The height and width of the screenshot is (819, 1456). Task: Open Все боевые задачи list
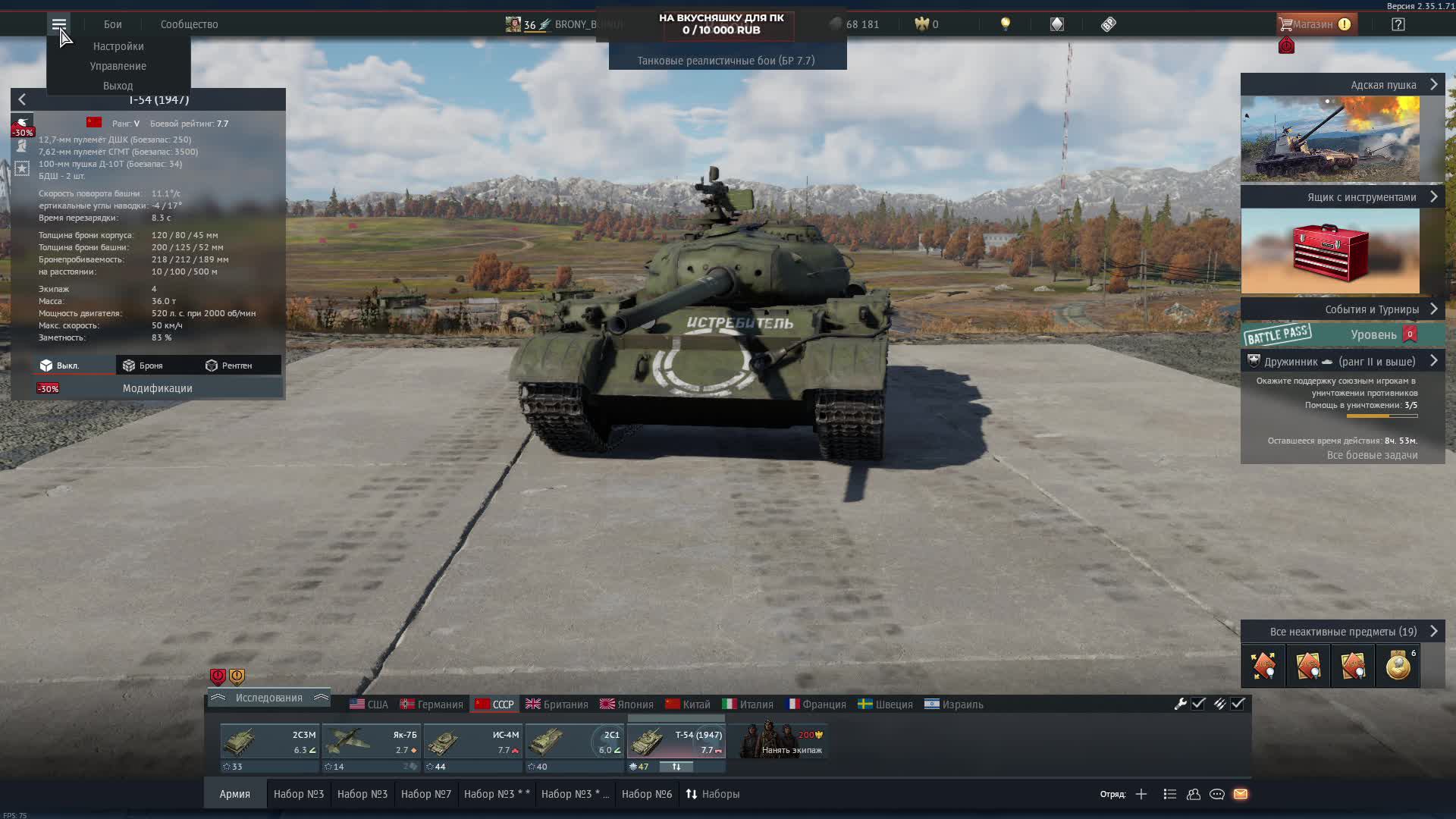pos(1372,455)
